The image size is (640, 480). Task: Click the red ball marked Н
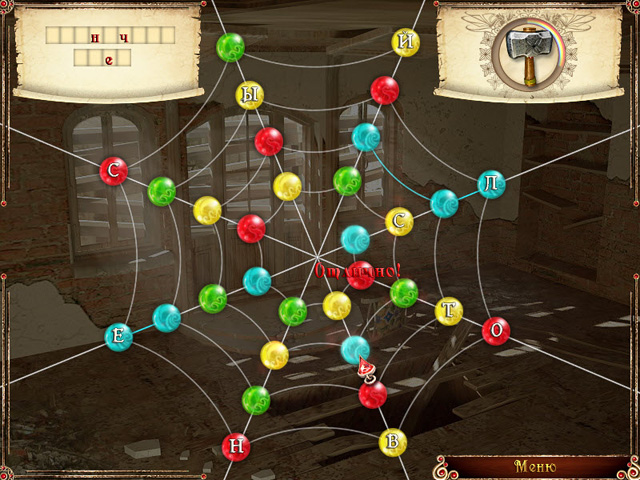tap(236, 447)
